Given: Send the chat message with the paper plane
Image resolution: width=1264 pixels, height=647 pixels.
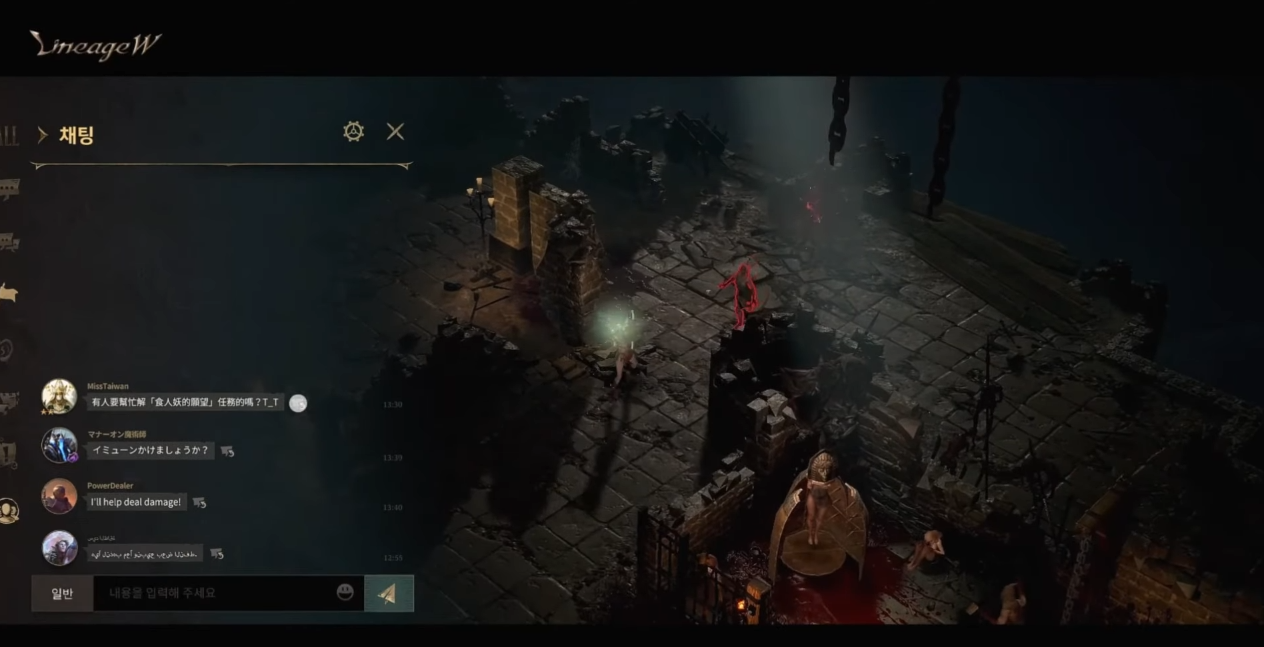Looking at the screenshot, I should tap(388, 593).
